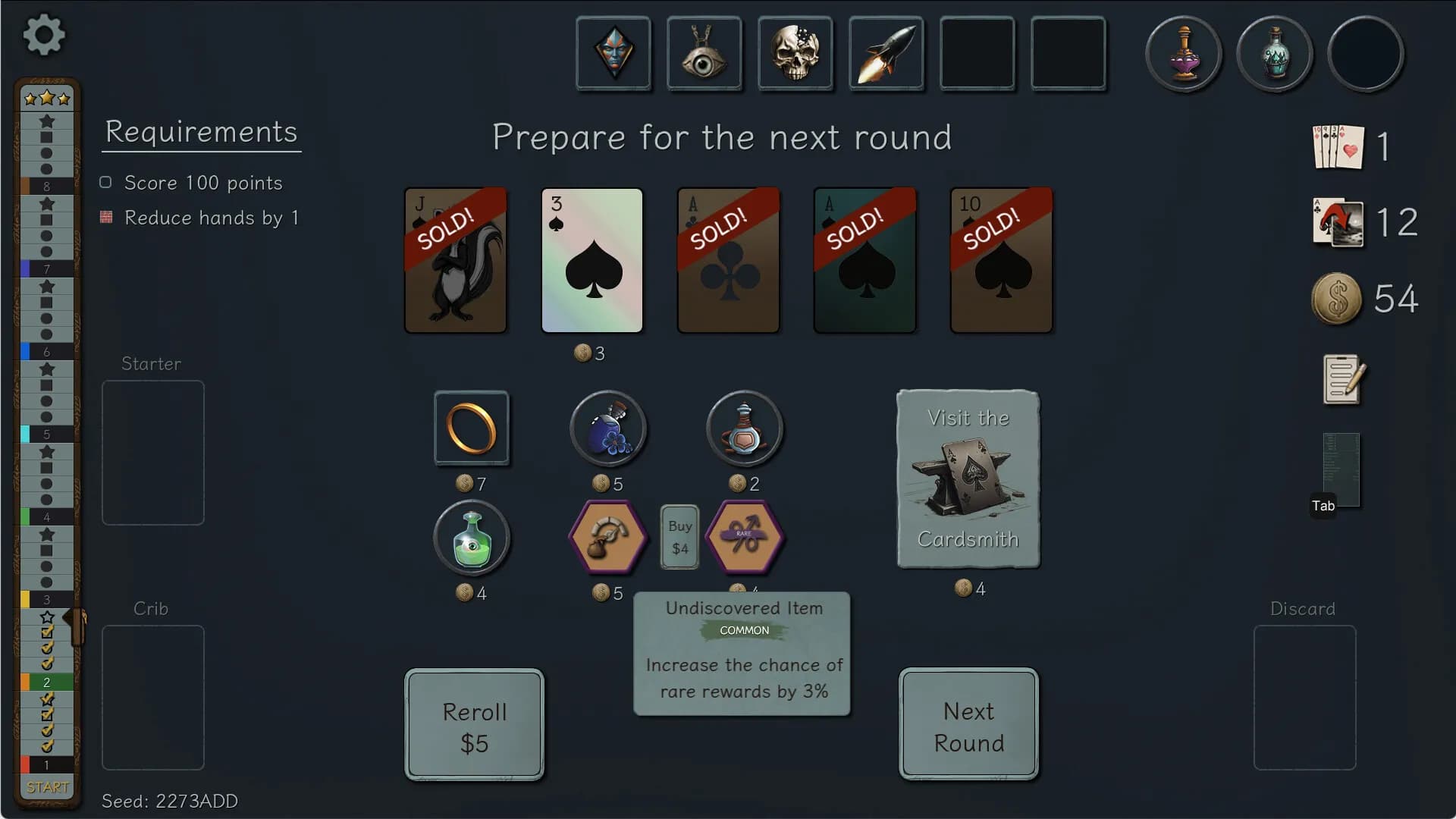Open the notes pad icon on right
1456x819 pixels.
pos(1341,379)
